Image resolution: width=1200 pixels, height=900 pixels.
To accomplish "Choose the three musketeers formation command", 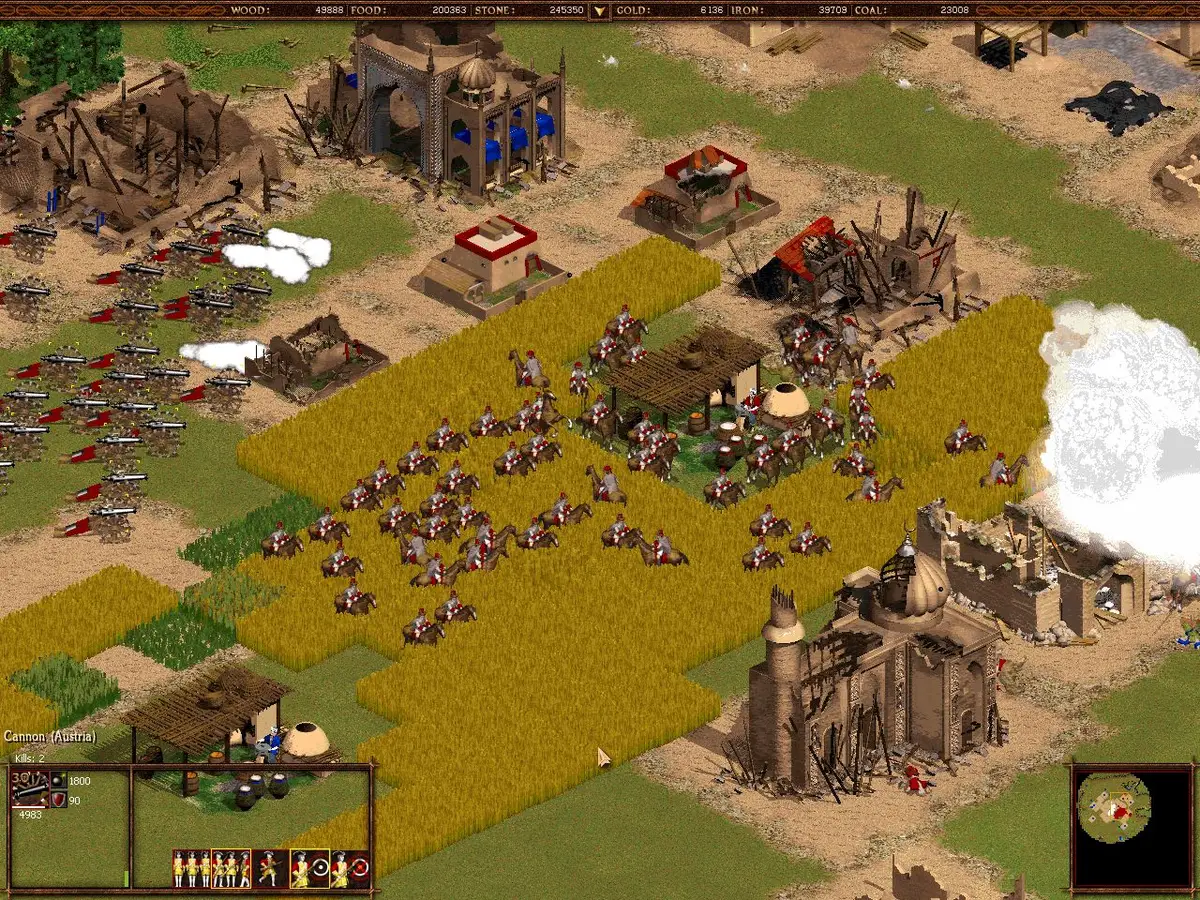I will point(231,868).
